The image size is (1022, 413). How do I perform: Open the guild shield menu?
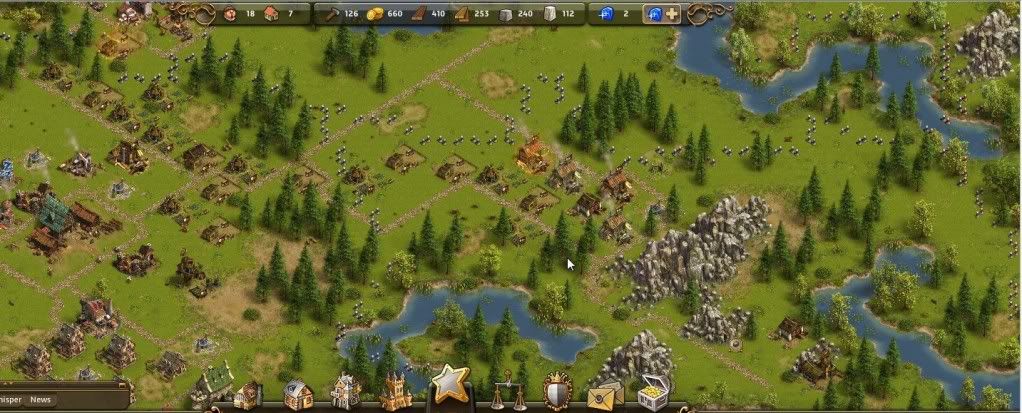pyautogui.click(x=556, y=393)
